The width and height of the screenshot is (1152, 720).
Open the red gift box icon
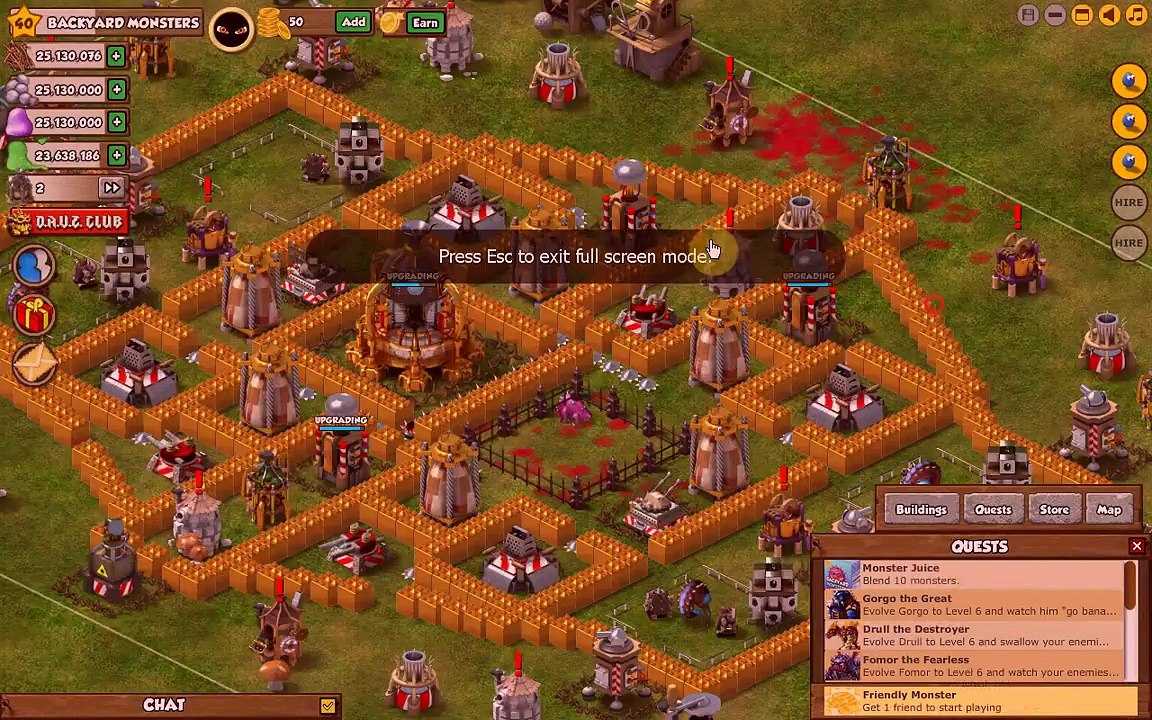pyautogui.click(x=33, y=315)
